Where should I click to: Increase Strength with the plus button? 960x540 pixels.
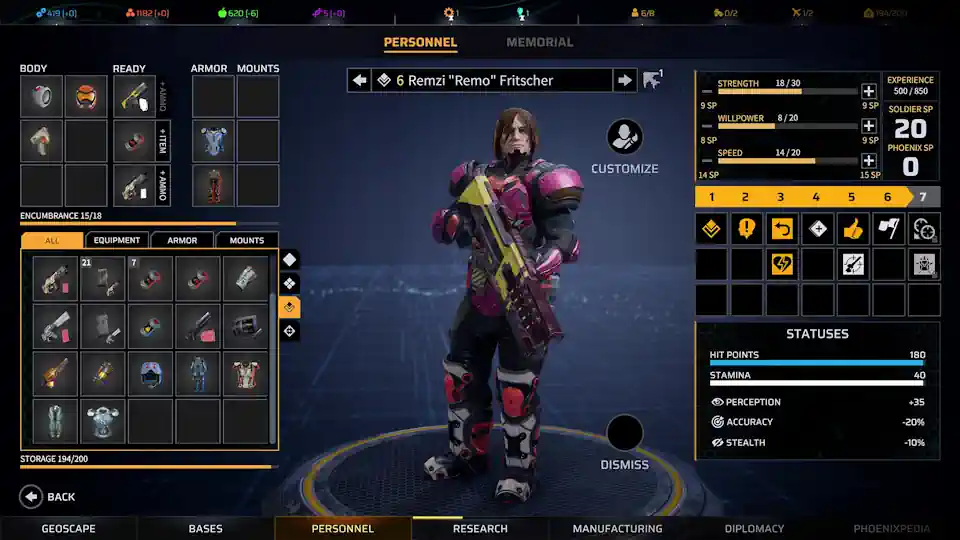coord(869,91)
